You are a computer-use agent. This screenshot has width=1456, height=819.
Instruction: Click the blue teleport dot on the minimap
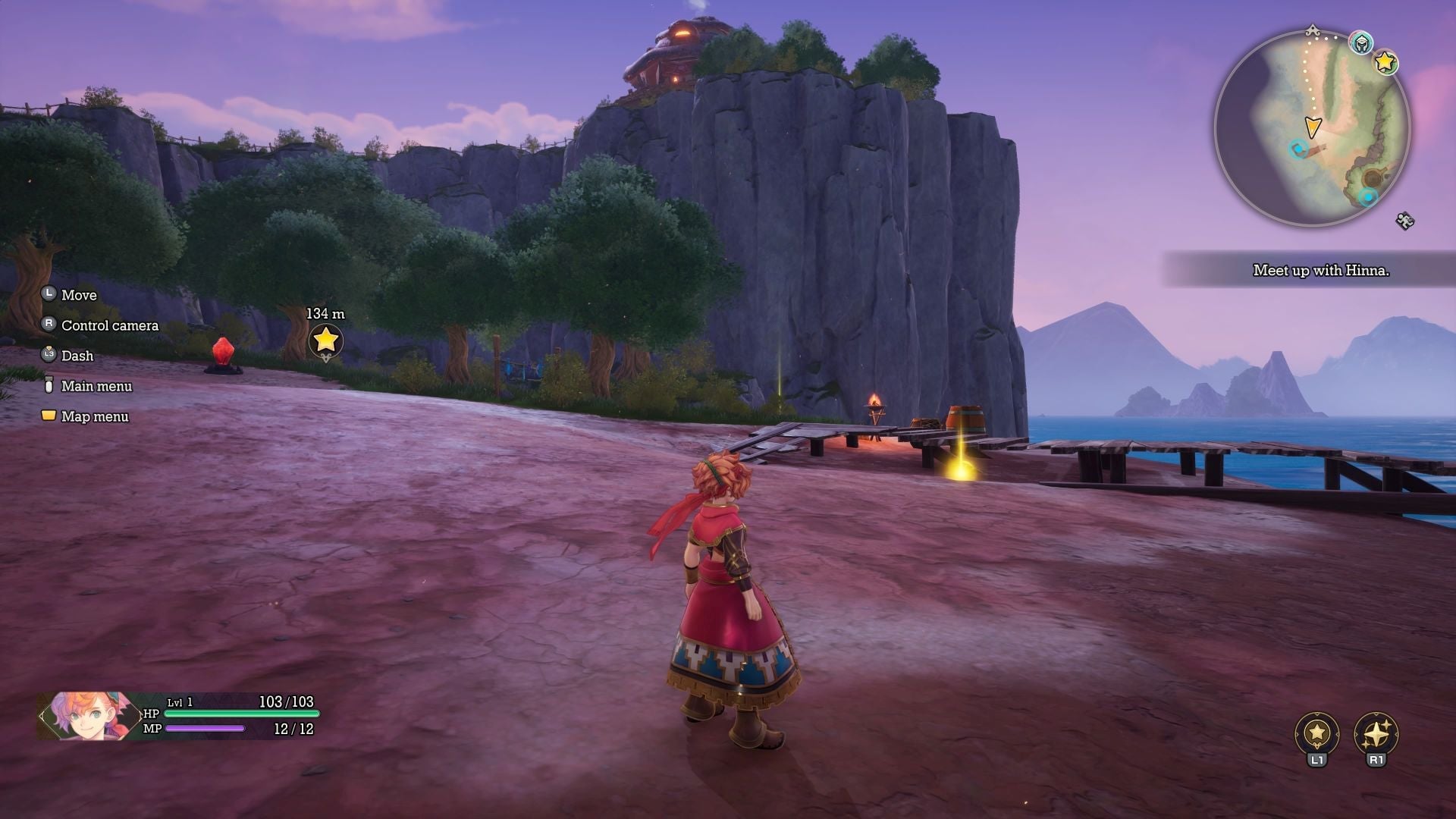tap(1299, 149)
